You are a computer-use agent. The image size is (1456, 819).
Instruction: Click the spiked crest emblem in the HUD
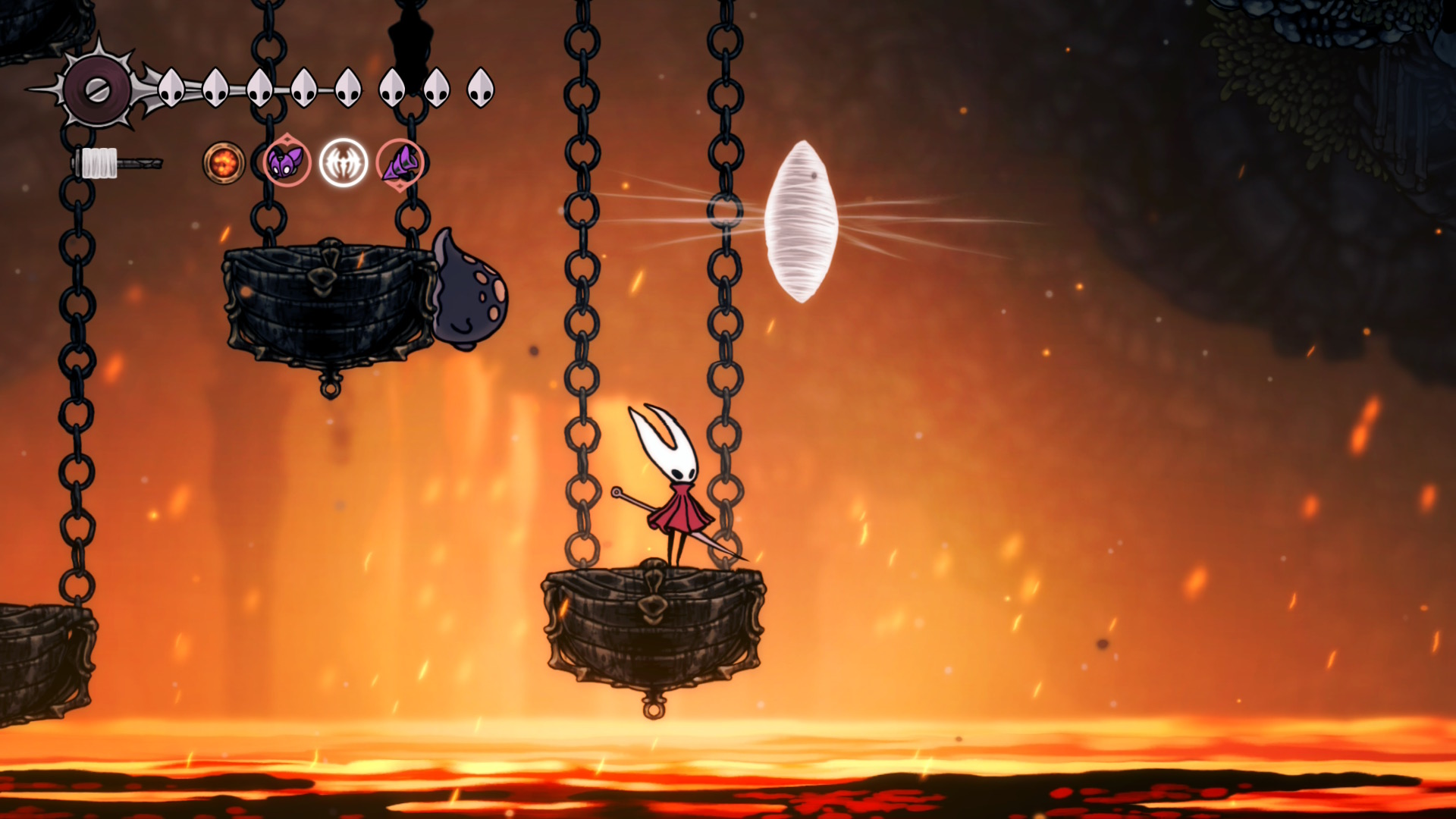coord(98,90)
